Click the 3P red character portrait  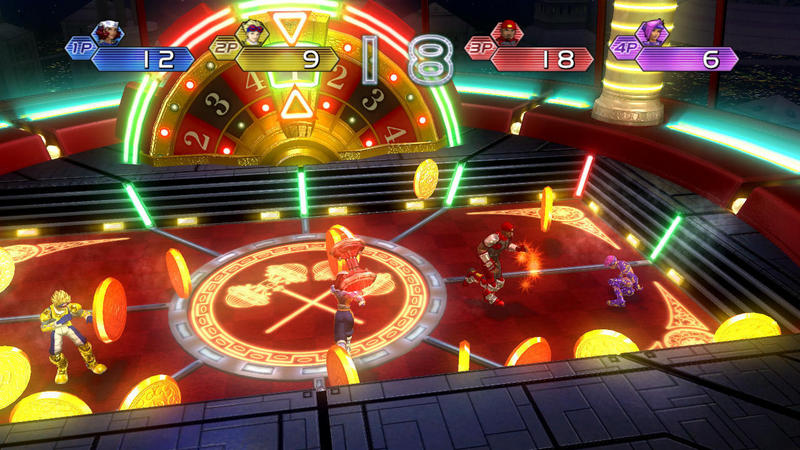pyautogui.click(x=509, y=33)
